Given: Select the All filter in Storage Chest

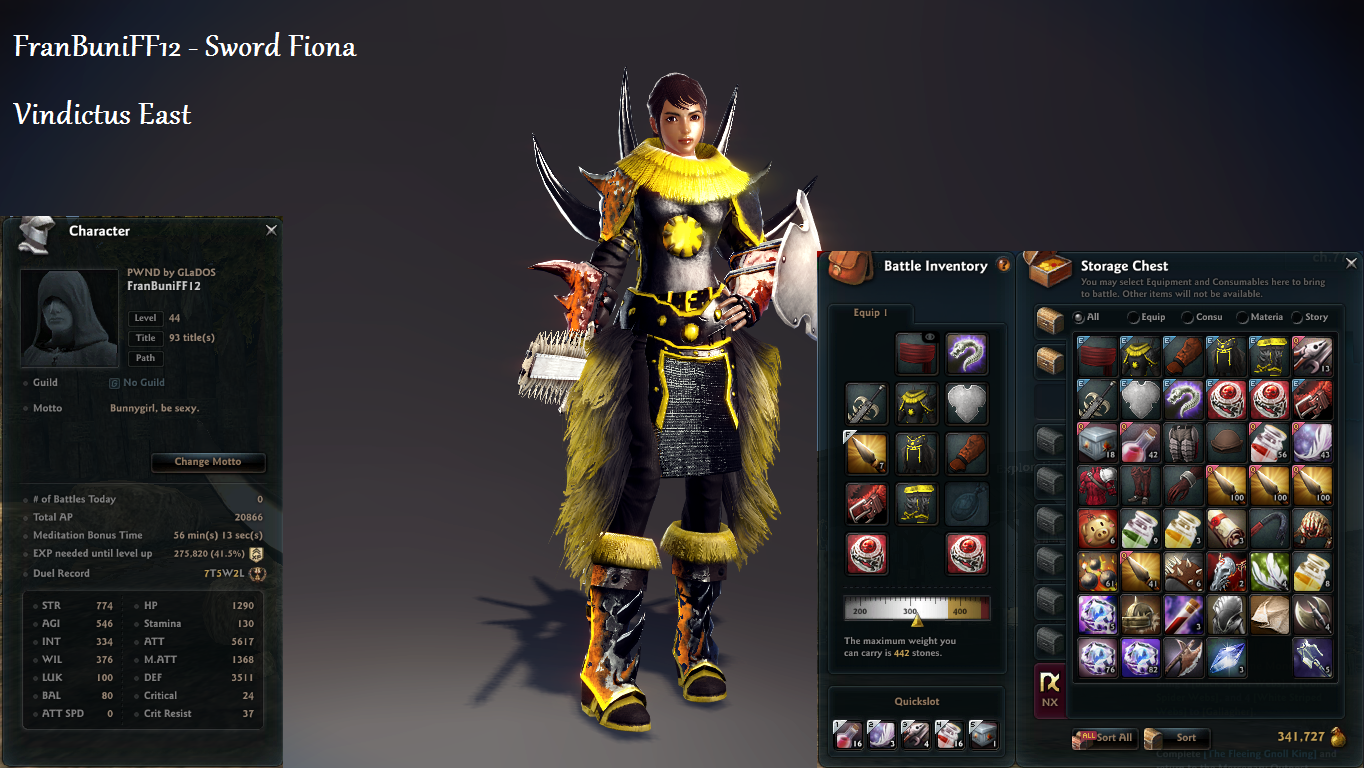Looking at the screenshot, I should coord(1079,317).
